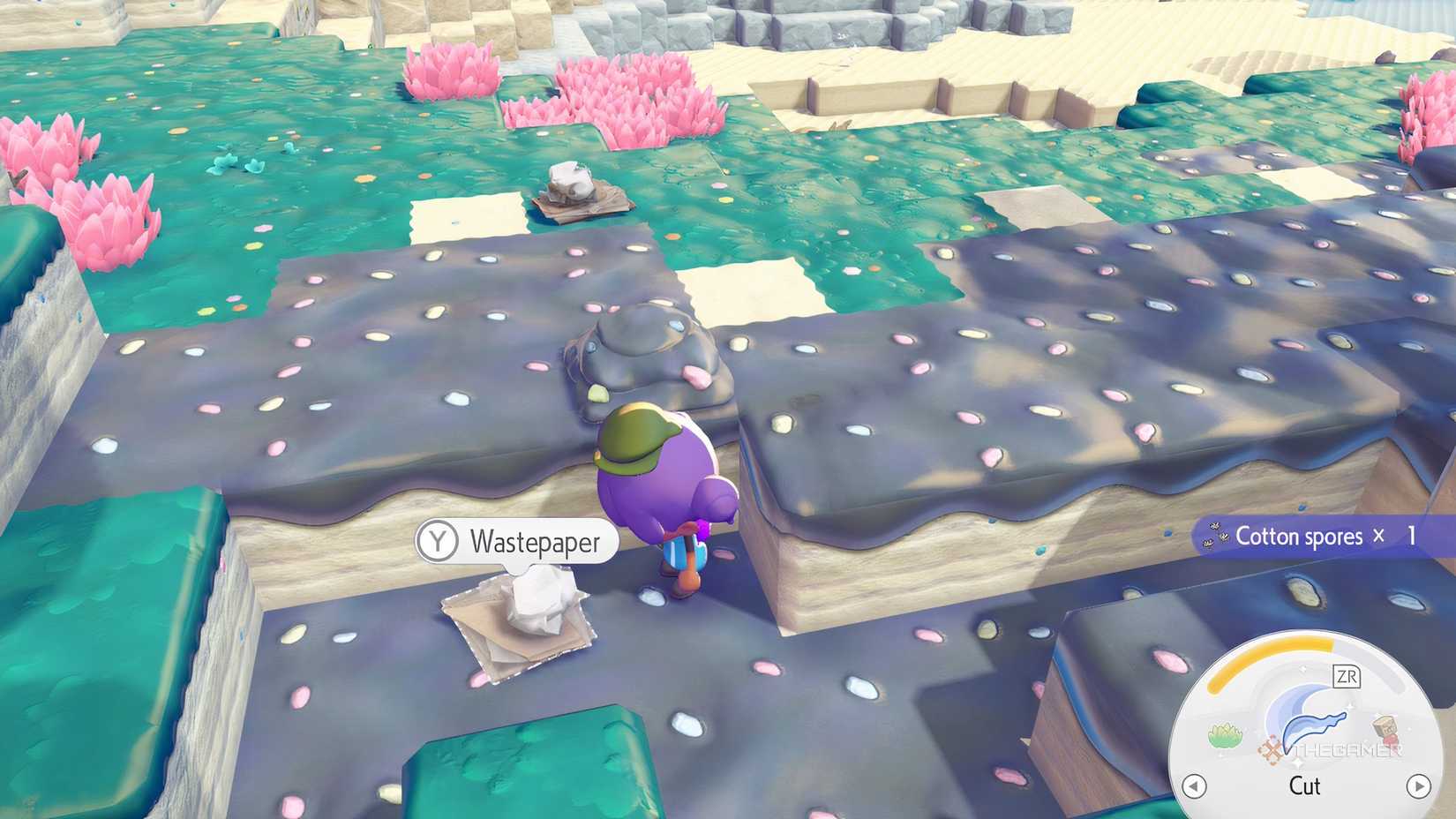
Task: Click the diamond sparkle below the Cut tool icon
Action: 1300,764
